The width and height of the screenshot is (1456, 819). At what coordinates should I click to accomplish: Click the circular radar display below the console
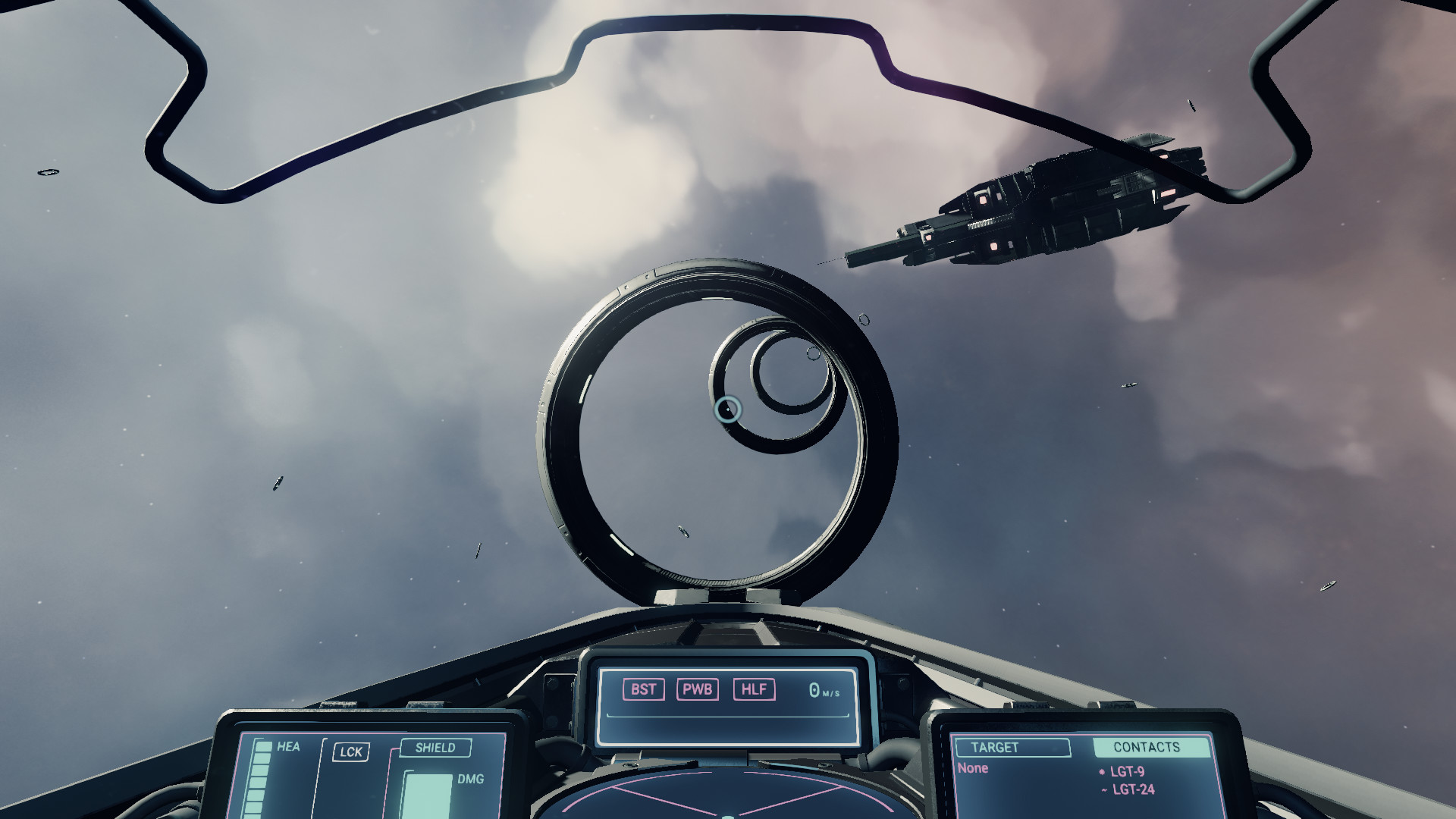pos(730,800)
